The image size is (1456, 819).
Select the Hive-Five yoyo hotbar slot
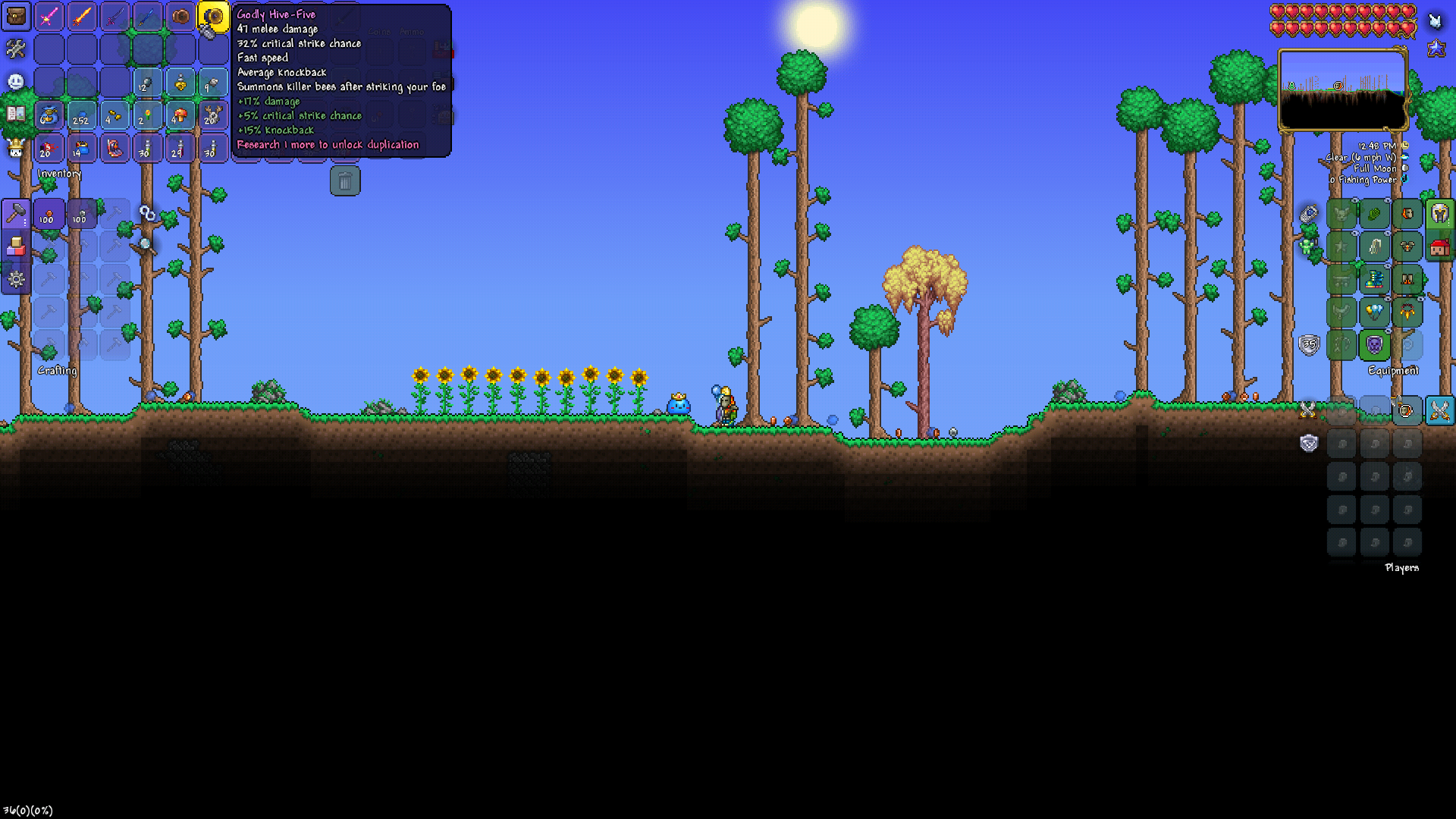point(213,17)
